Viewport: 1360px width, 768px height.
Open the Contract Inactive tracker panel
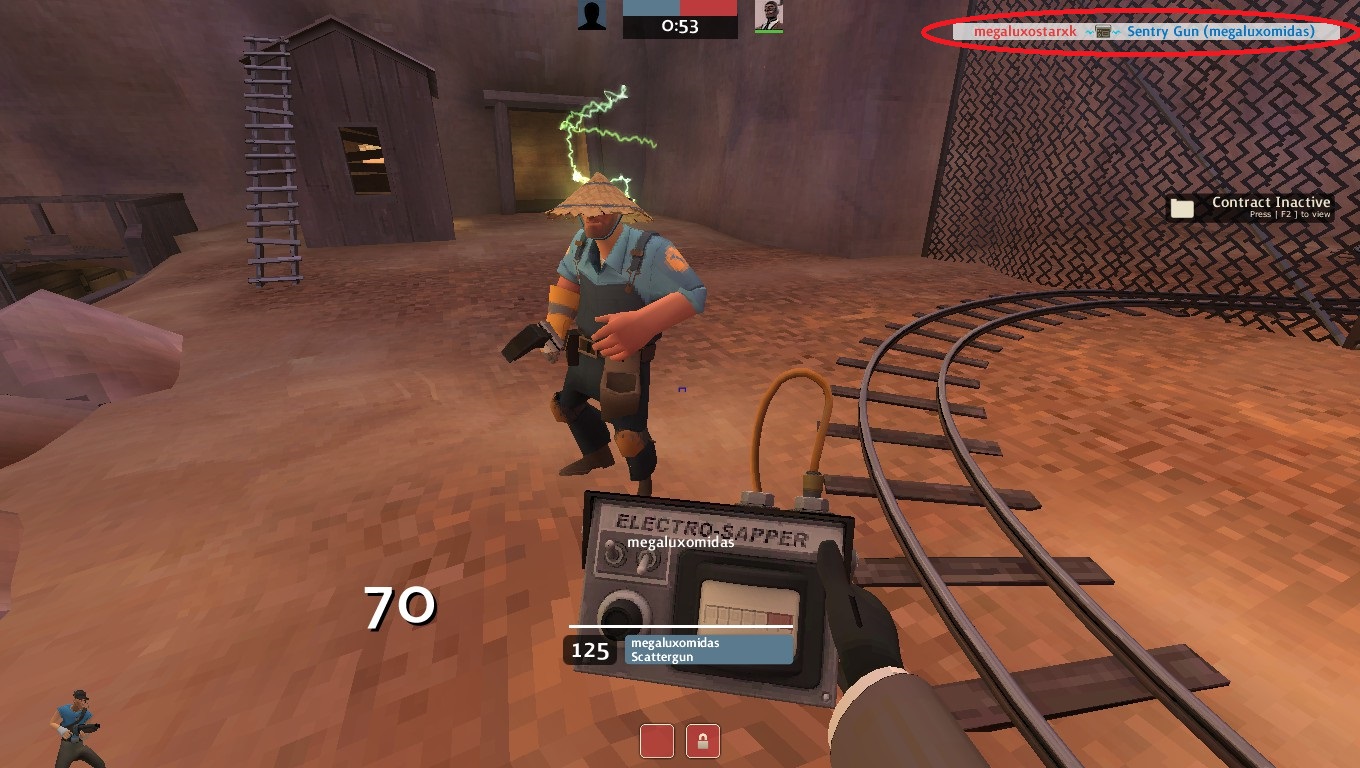point(1251,207)
